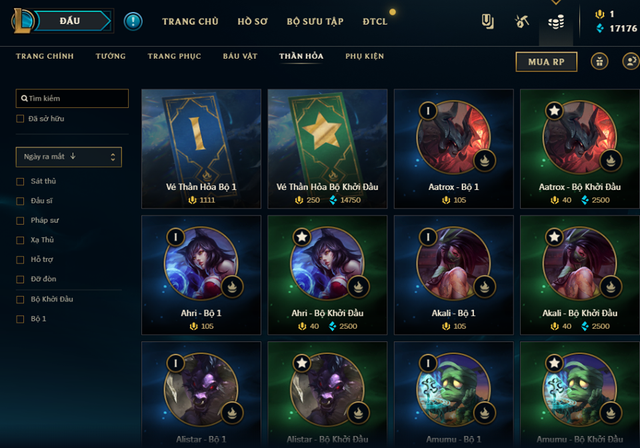Open BỘ SƯU TẬP collection

pos(314,21)
